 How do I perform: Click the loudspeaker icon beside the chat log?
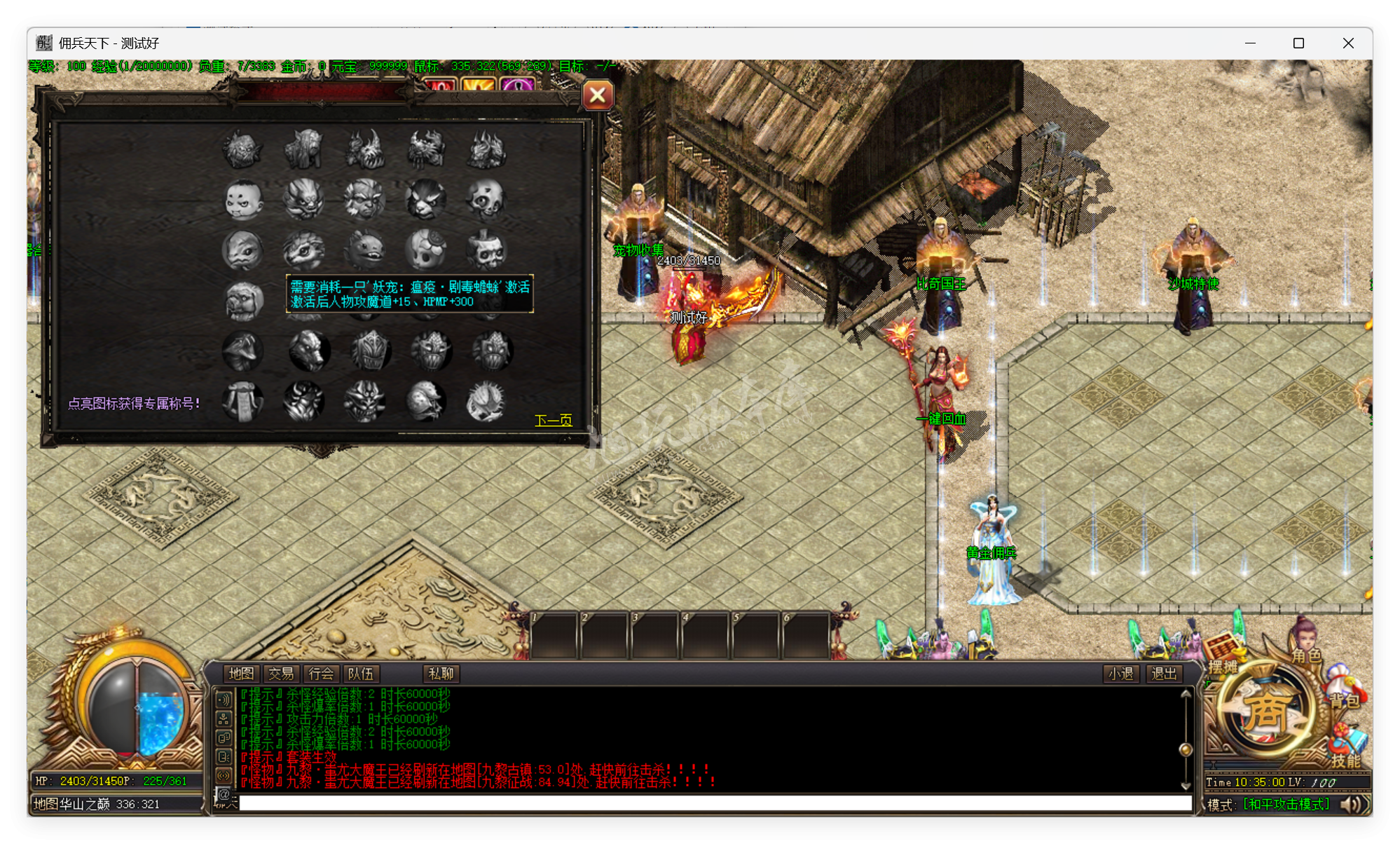(224, 699)
